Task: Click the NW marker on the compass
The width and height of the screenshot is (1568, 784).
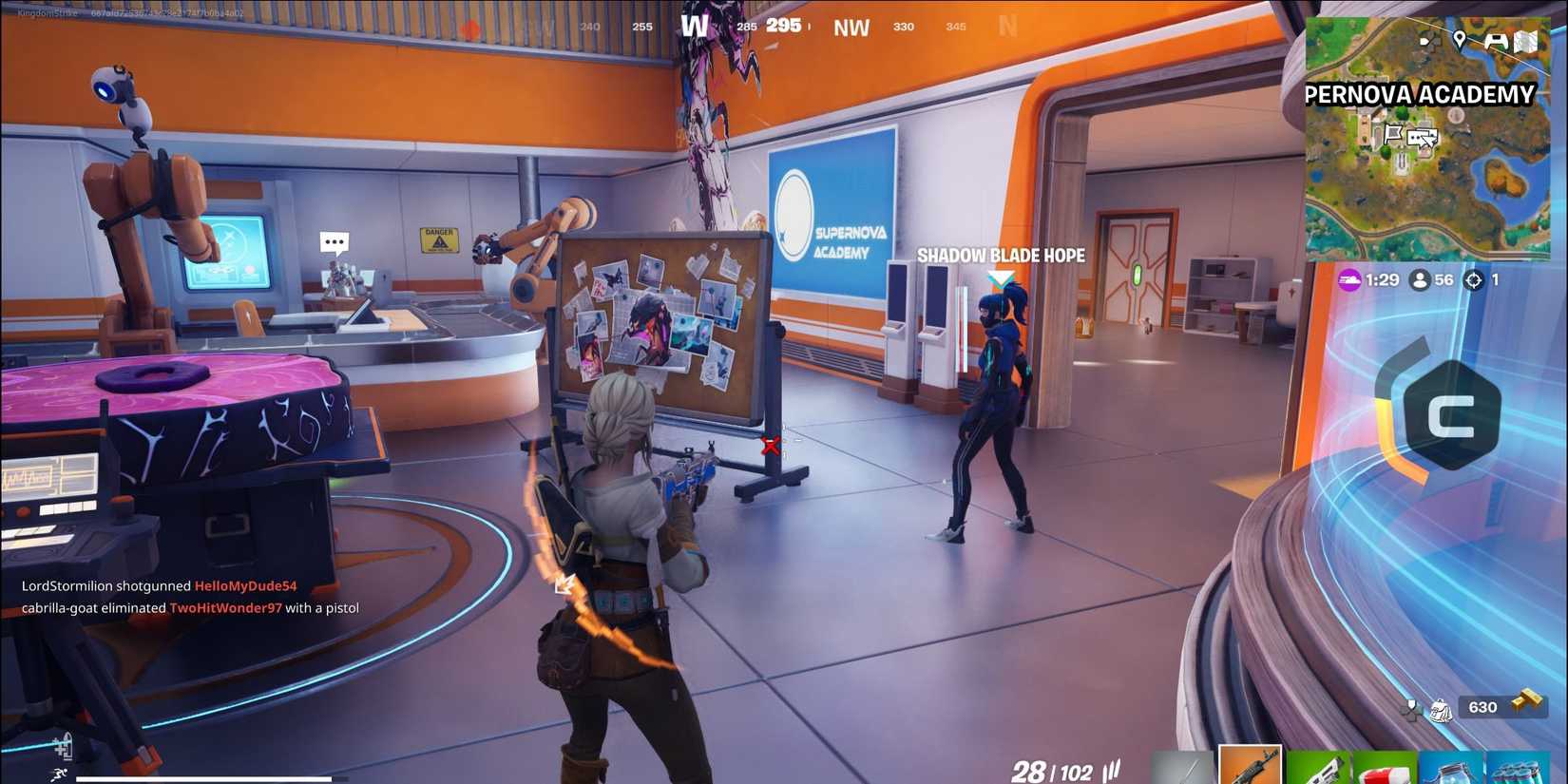Action: tap(851, 27)
